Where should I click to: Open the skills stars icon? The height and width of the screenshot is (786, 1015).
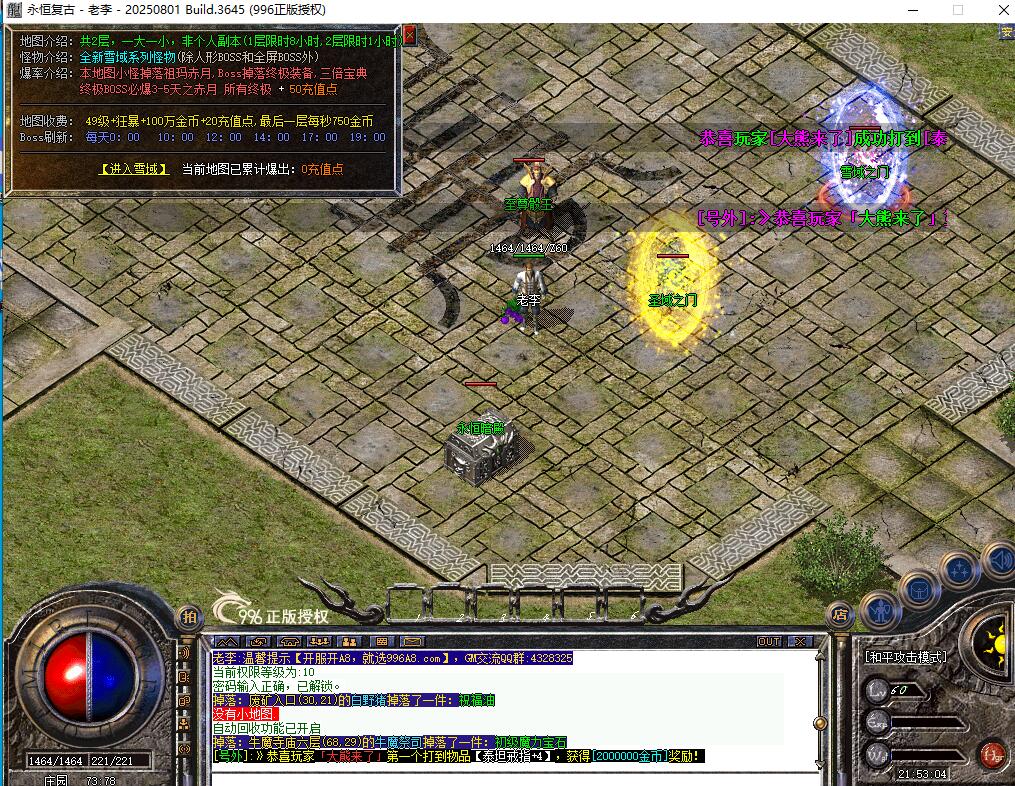pos(958,570)
